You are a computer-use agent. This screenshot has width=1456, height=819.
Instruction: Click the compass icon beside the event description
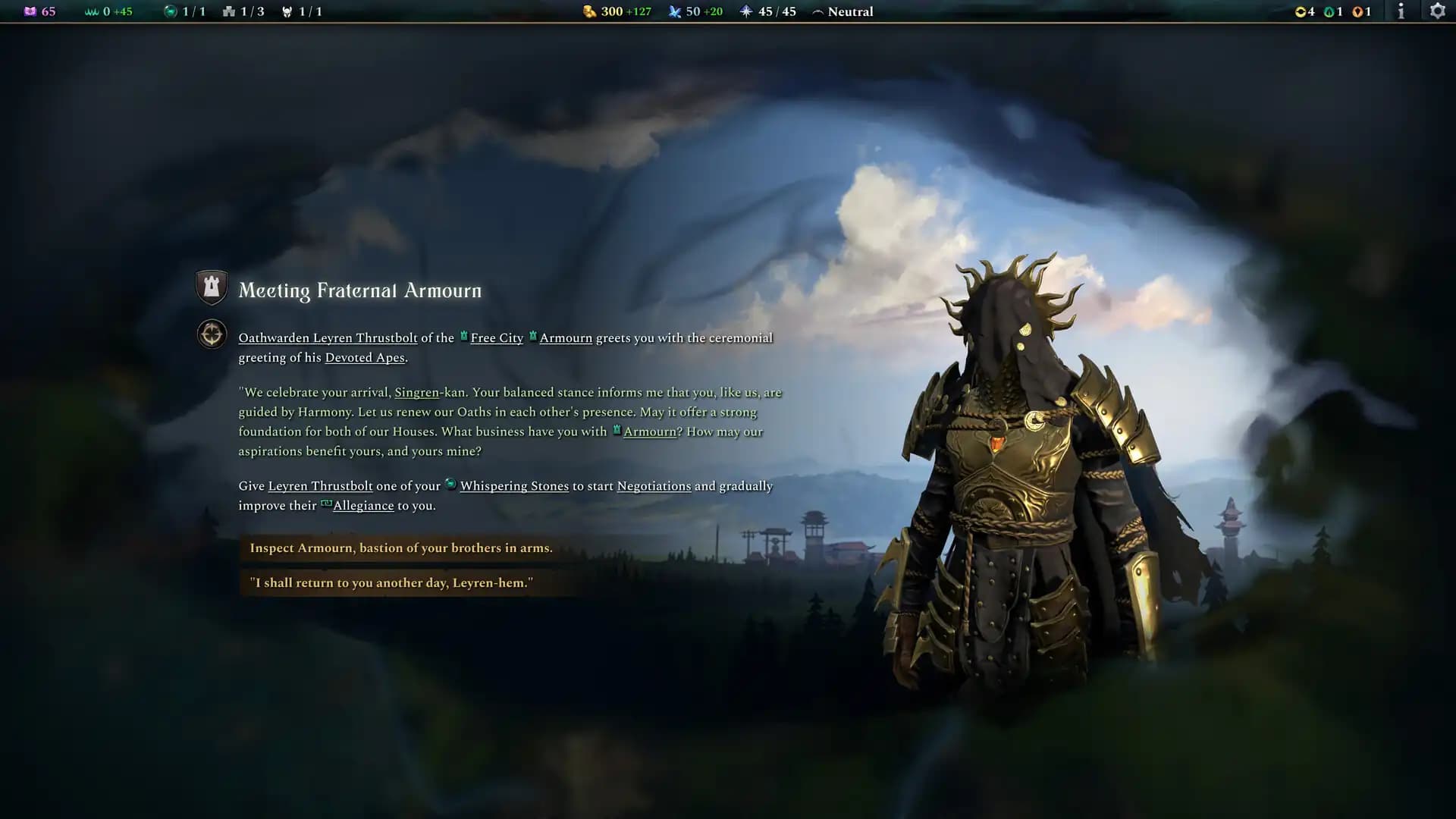pyautogui.click(x=212, y=333)
